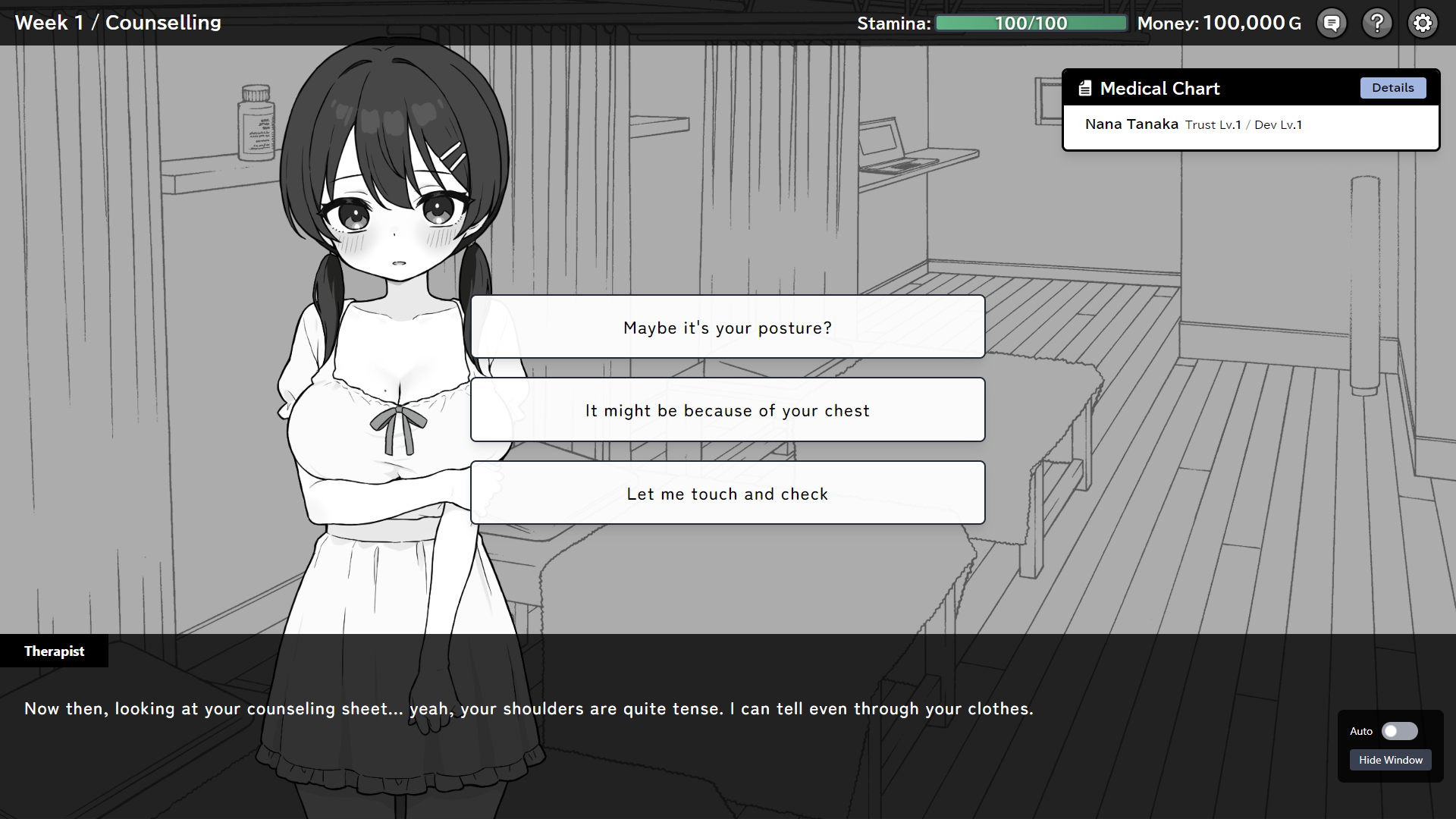Click the 100,000 G money display

(x=1253, y=23)
